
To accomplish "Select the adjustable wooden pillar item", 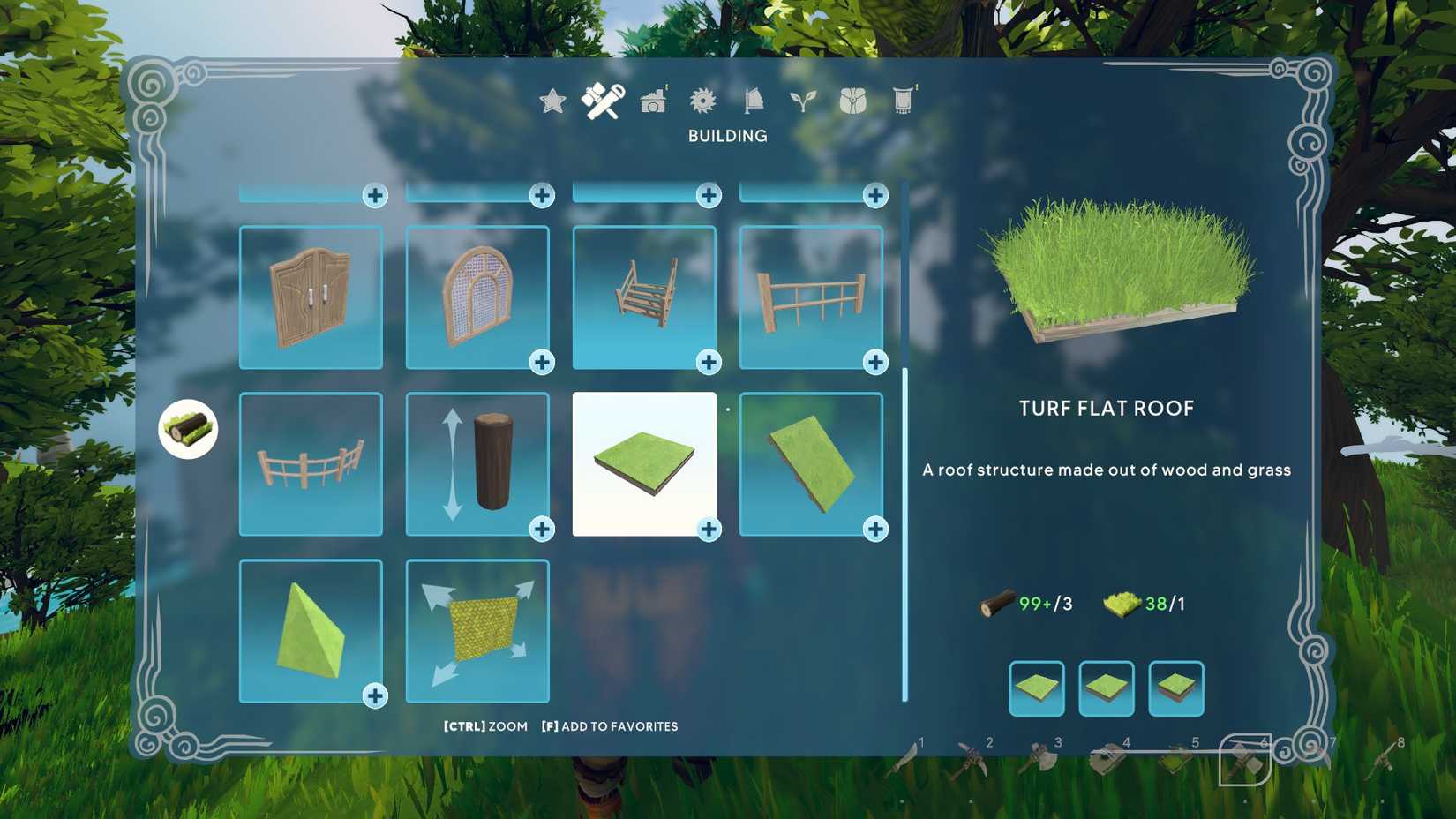I will (477, 463).
